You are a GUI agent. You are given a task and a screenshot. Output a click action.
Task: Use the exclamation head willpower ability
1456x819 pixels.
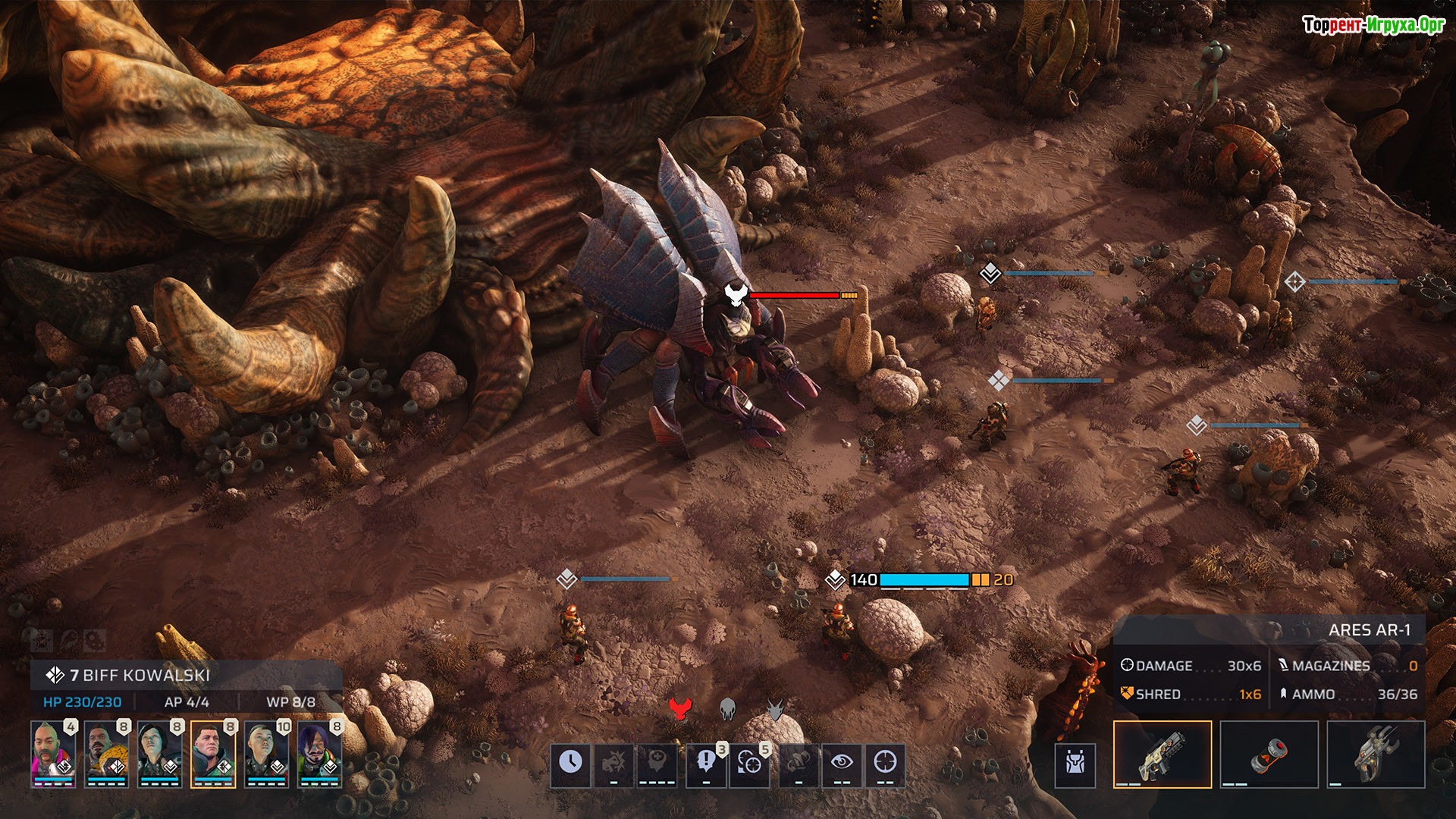(706, 763)
